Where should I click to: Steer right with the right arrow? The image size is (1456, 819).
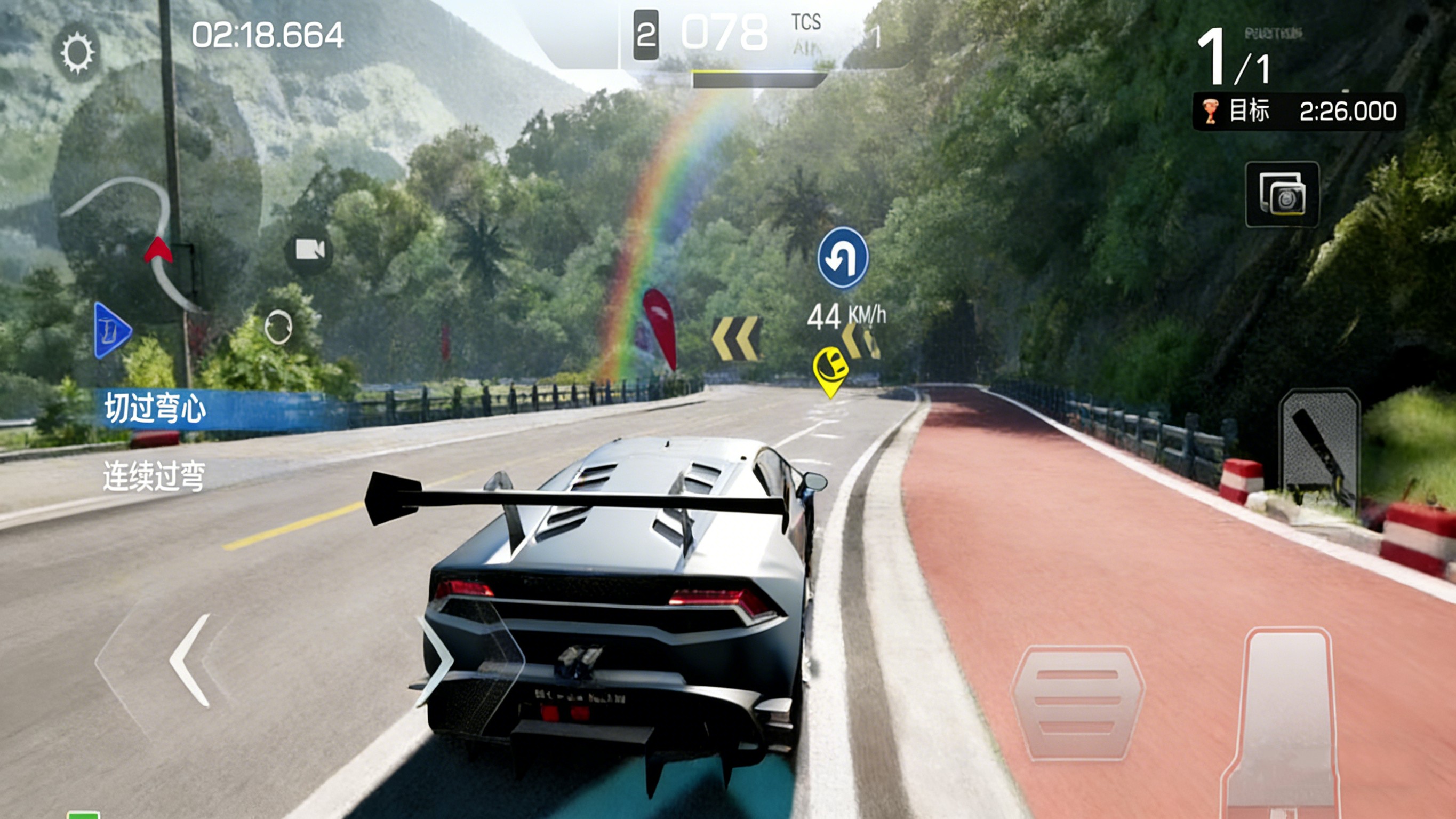tap(438, 660)
